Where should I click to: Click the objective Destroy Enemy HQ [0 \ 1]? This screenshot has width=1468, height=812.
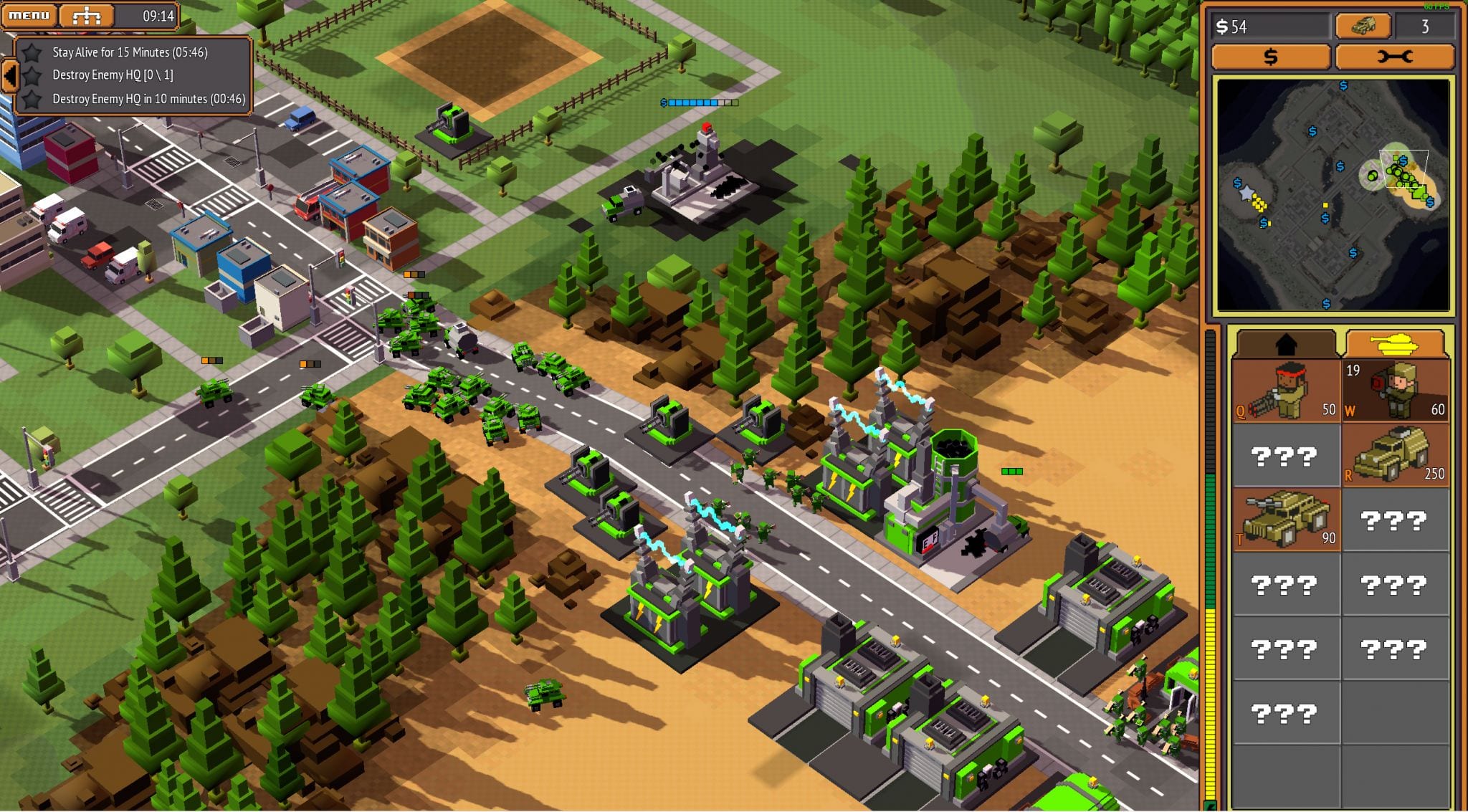115,77
